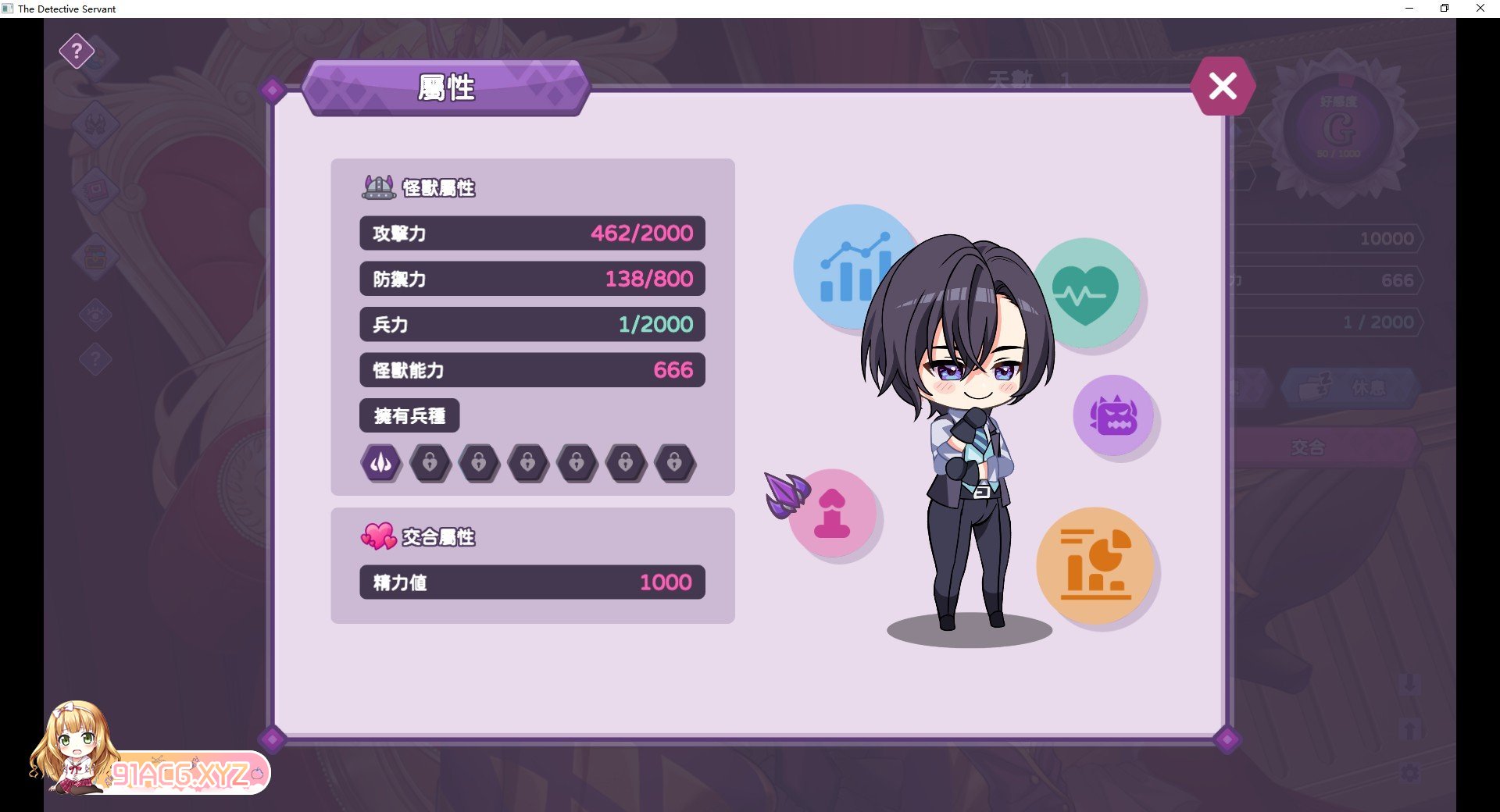Choose the orange pie chart report bubble
1500x812 pixels.
click(1095, 565)
